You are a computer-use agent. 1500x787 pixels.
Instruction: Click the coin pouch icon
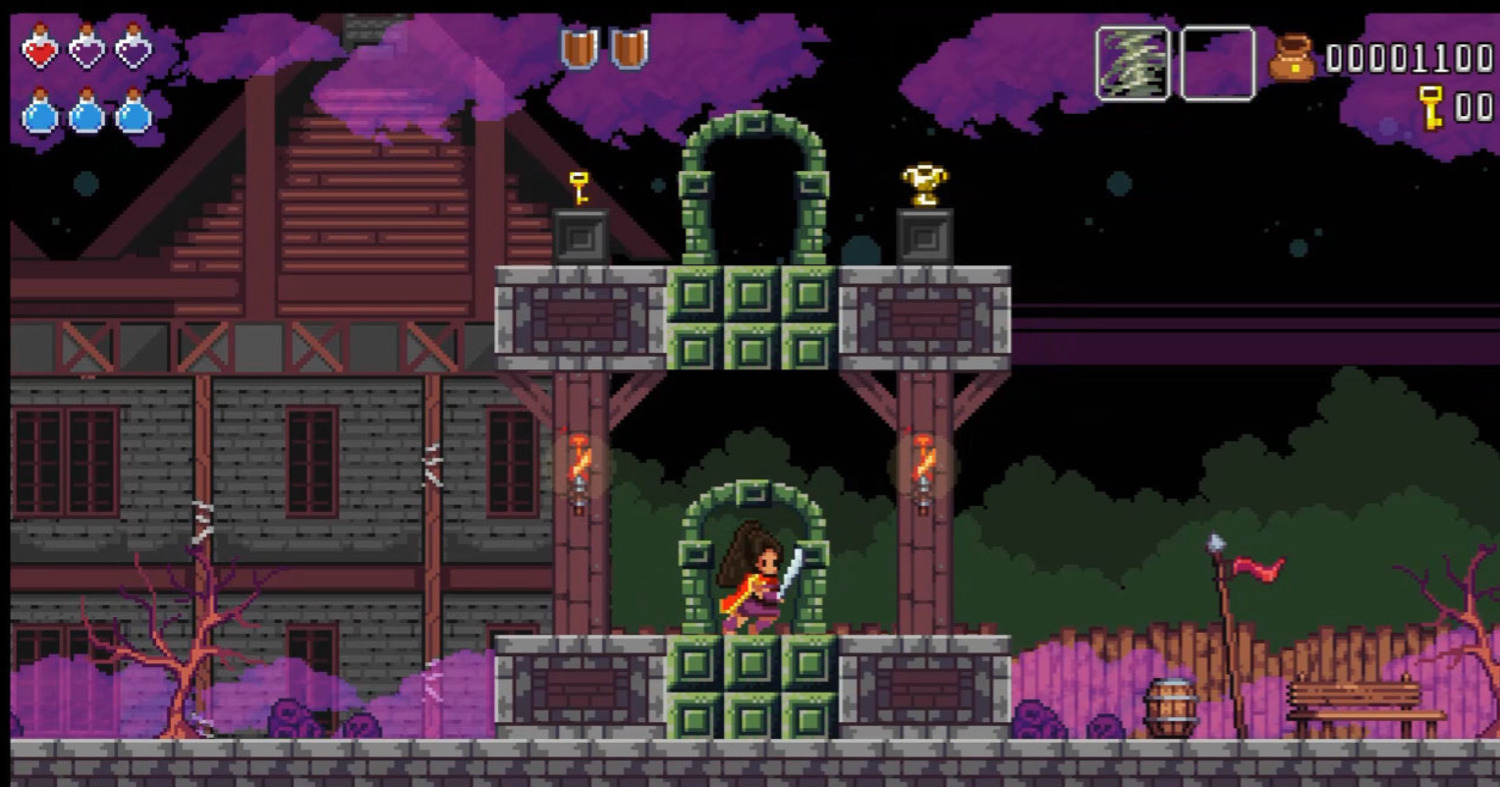(1292, 58)
